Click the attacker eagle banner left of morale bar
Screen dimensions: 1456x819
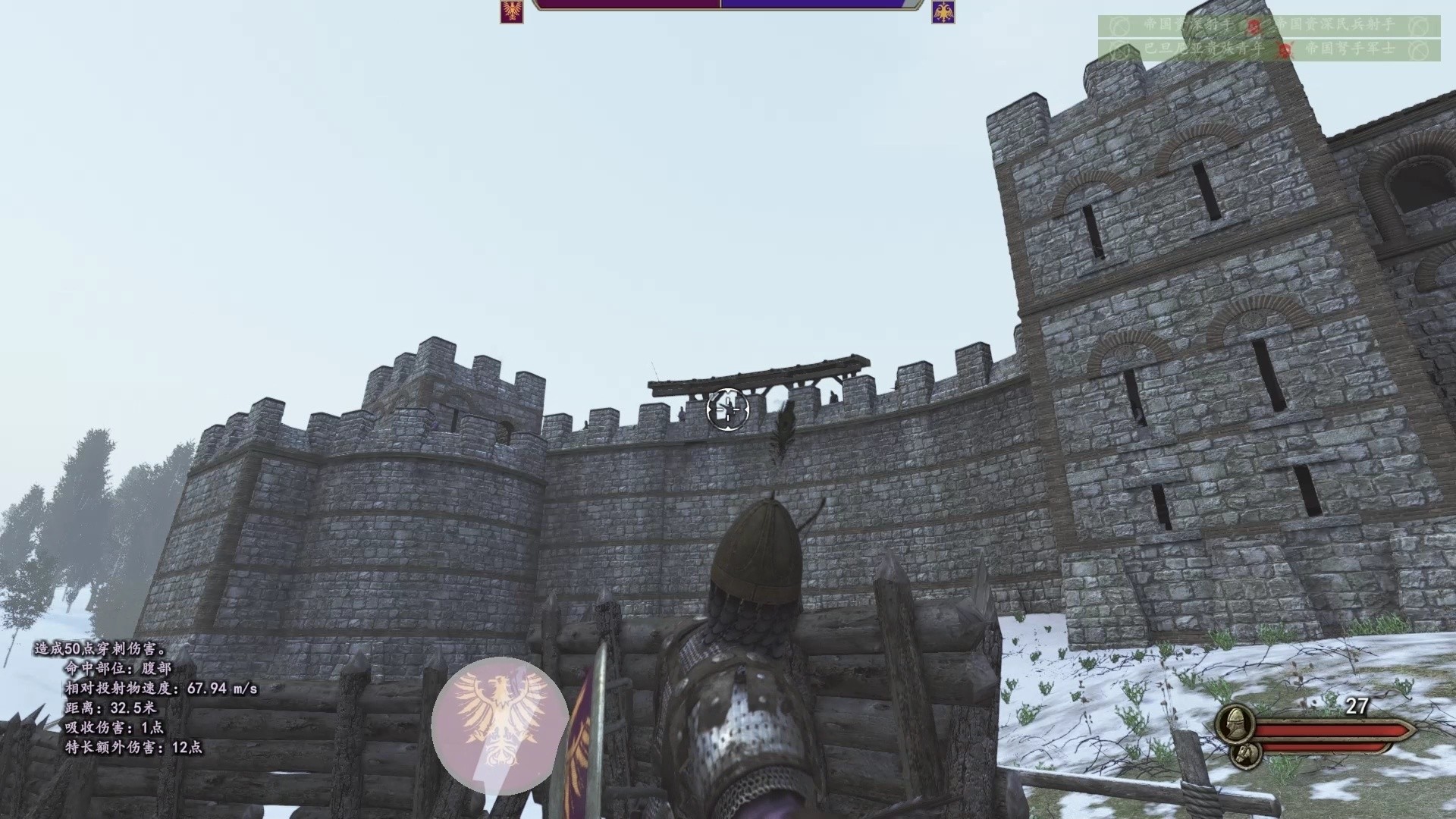click(x=513, y=14)
